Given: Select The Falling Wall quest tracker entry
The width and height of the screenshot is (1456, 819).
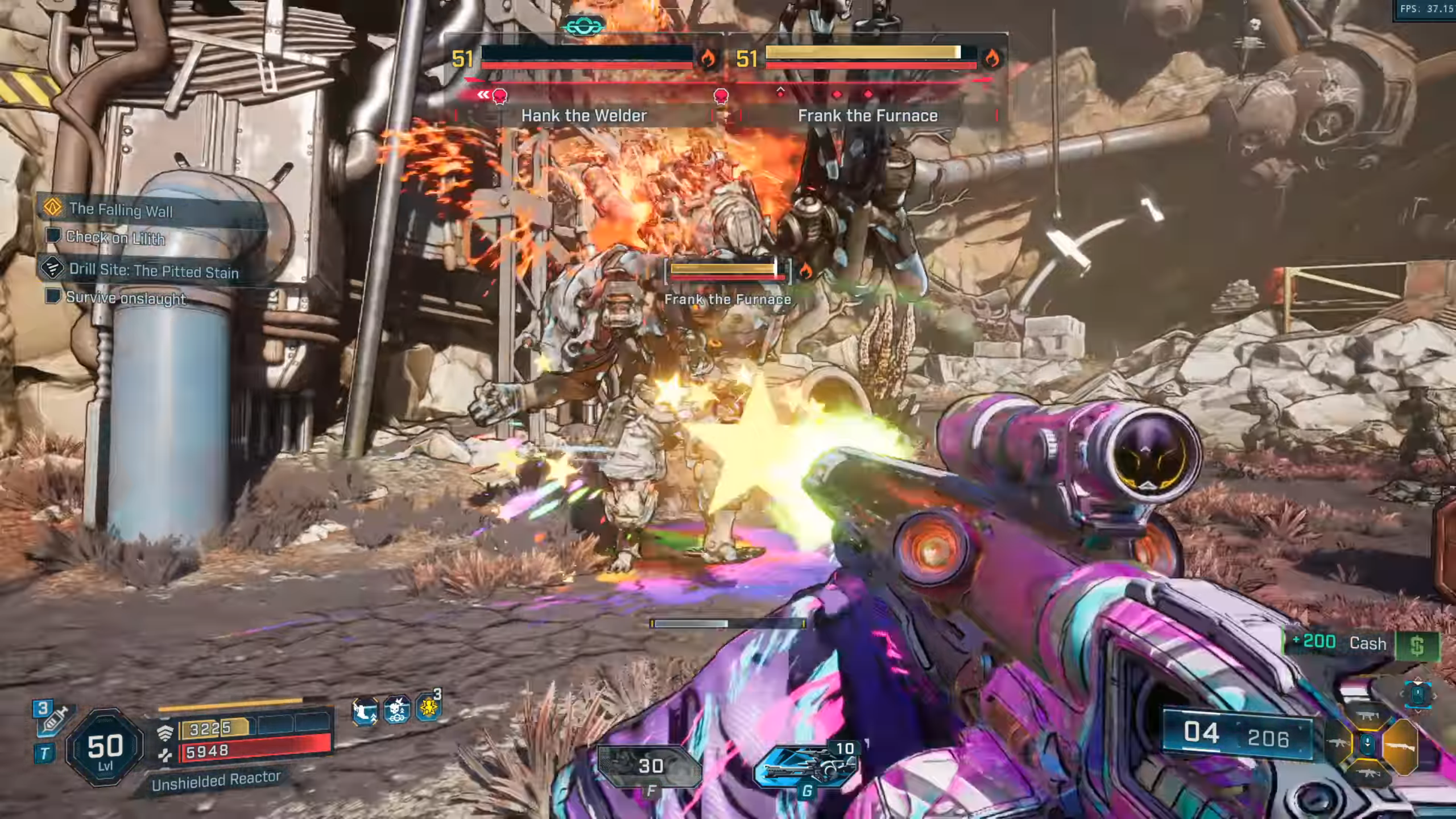Looking at the screenshot, I should [x=121, y=210].
